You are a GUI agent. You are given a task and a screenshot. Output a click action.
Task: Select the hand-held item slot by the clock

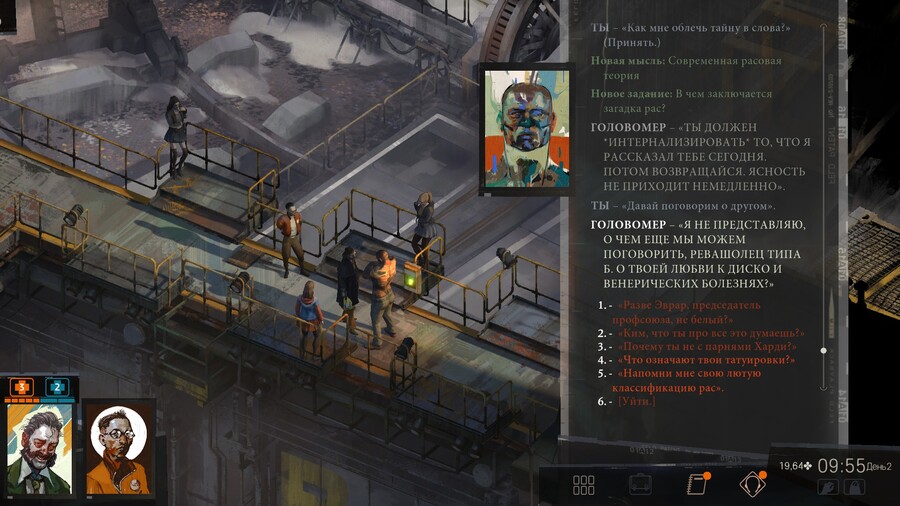coord(828,487)
